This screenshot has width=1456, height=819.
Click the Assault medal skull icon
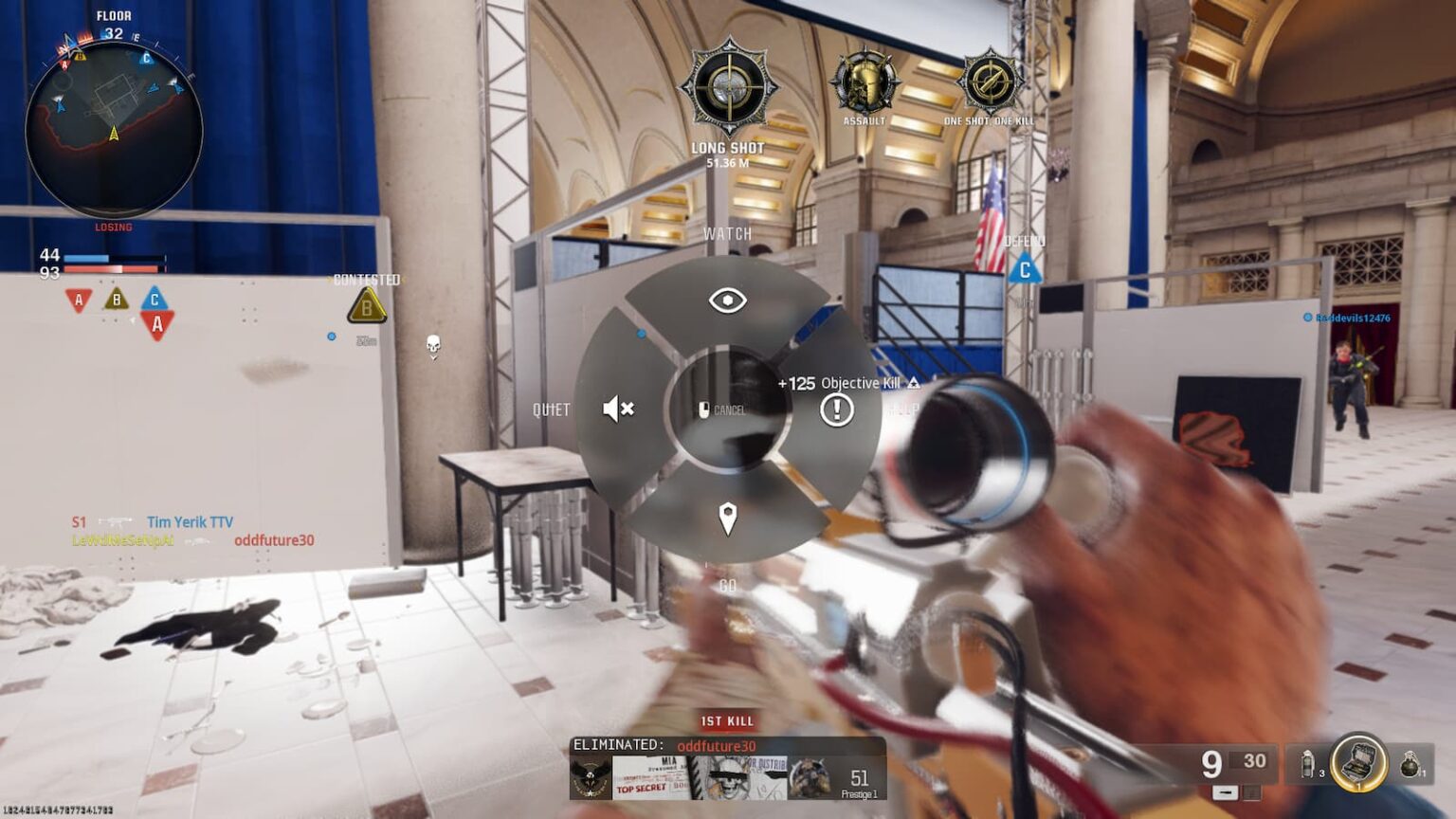(x=865, y=81)
